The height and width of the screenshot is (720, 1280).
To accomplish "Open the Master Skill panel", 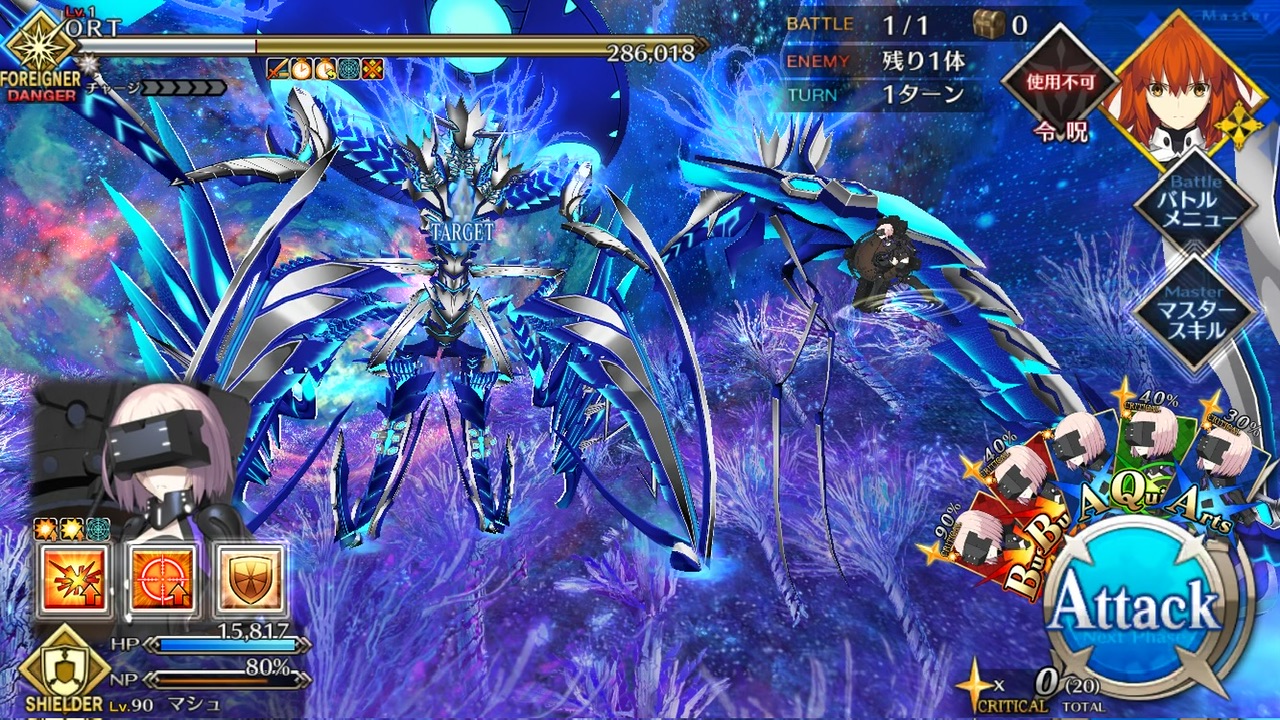I will pos(1195,312).
